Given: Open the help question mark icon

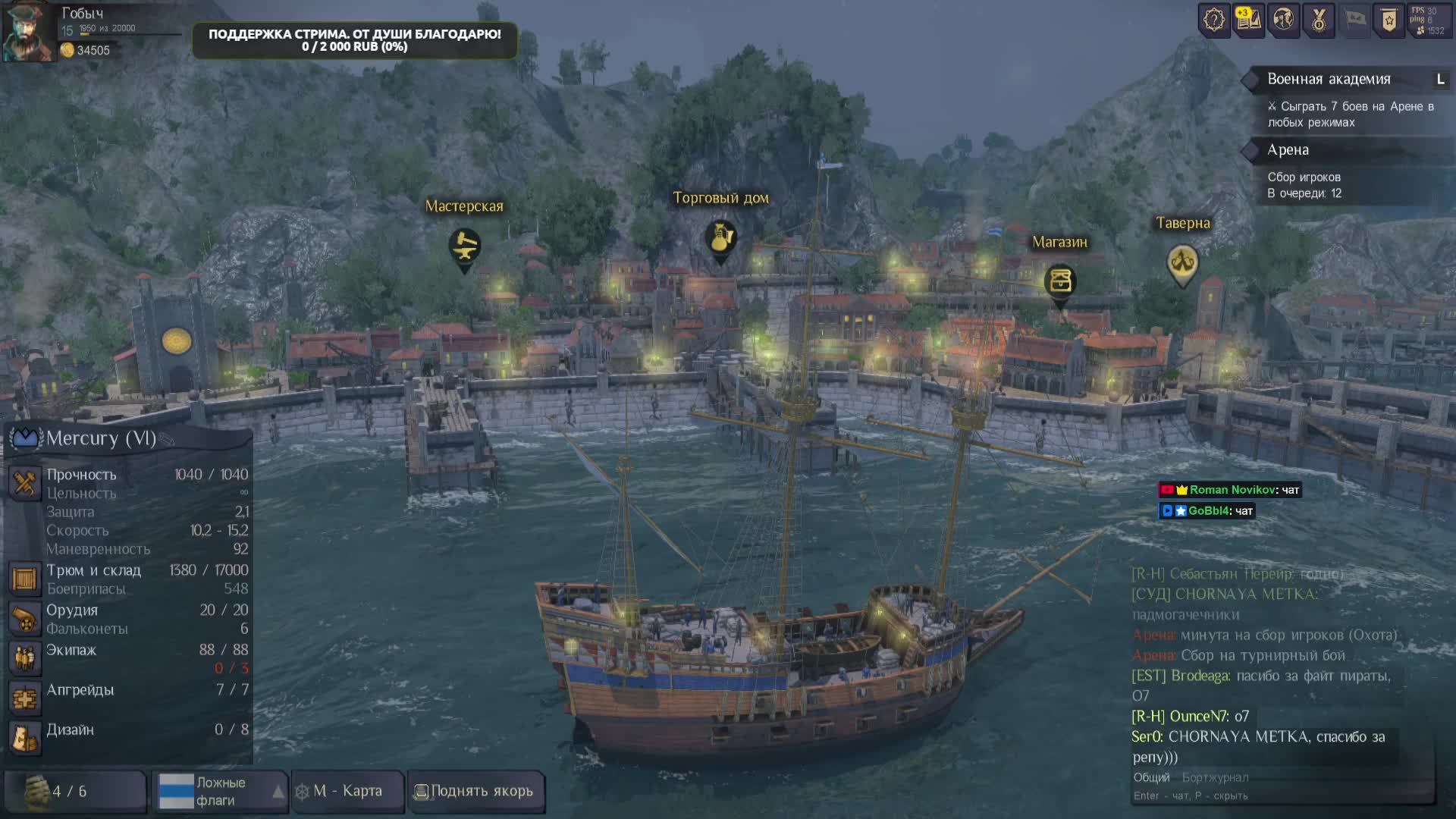Looking at the screenshot, I should coord(1213,20).
